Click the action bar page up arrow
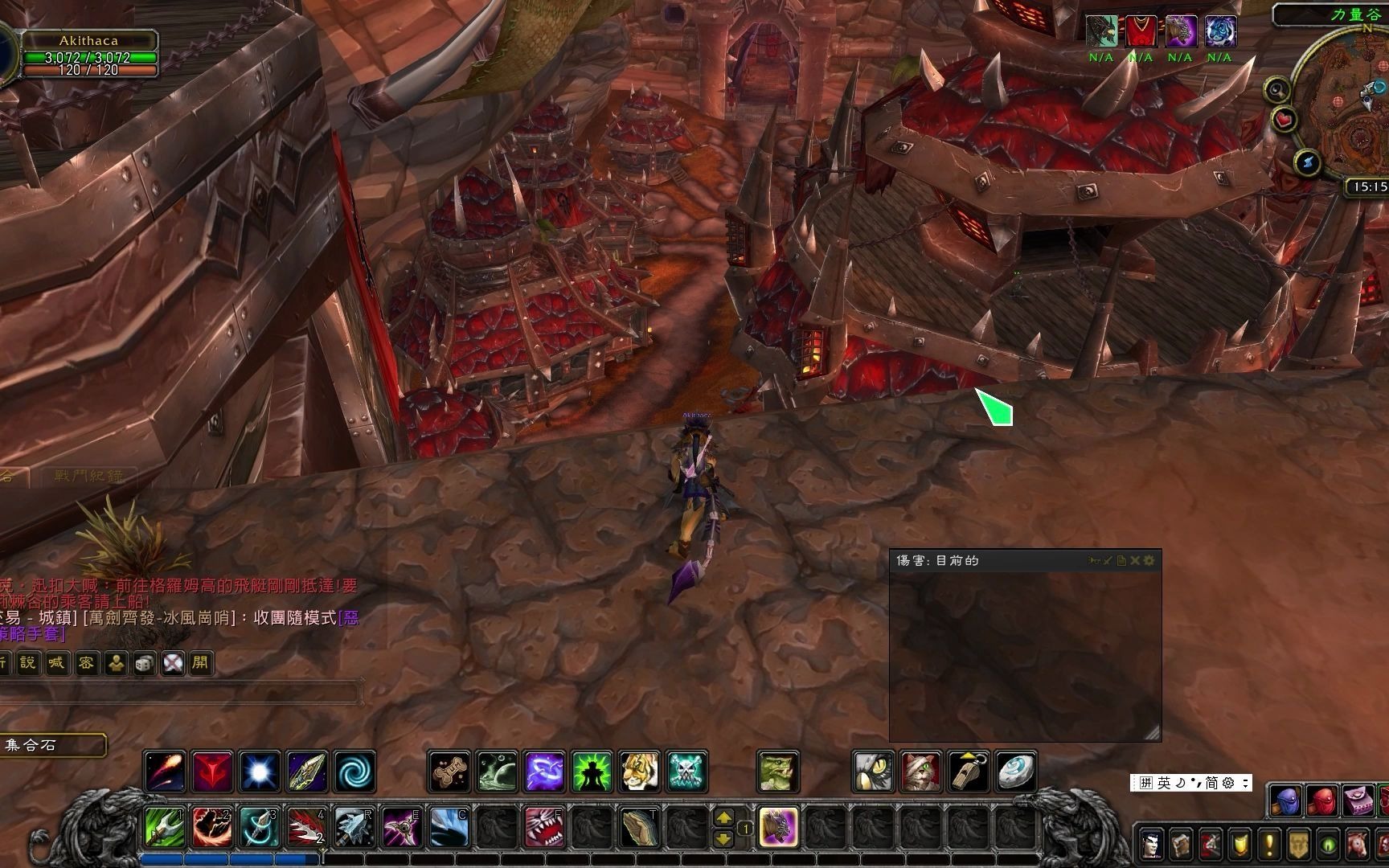The height and width of the screenshot is (868, 1389). click(x=723, y=818)
